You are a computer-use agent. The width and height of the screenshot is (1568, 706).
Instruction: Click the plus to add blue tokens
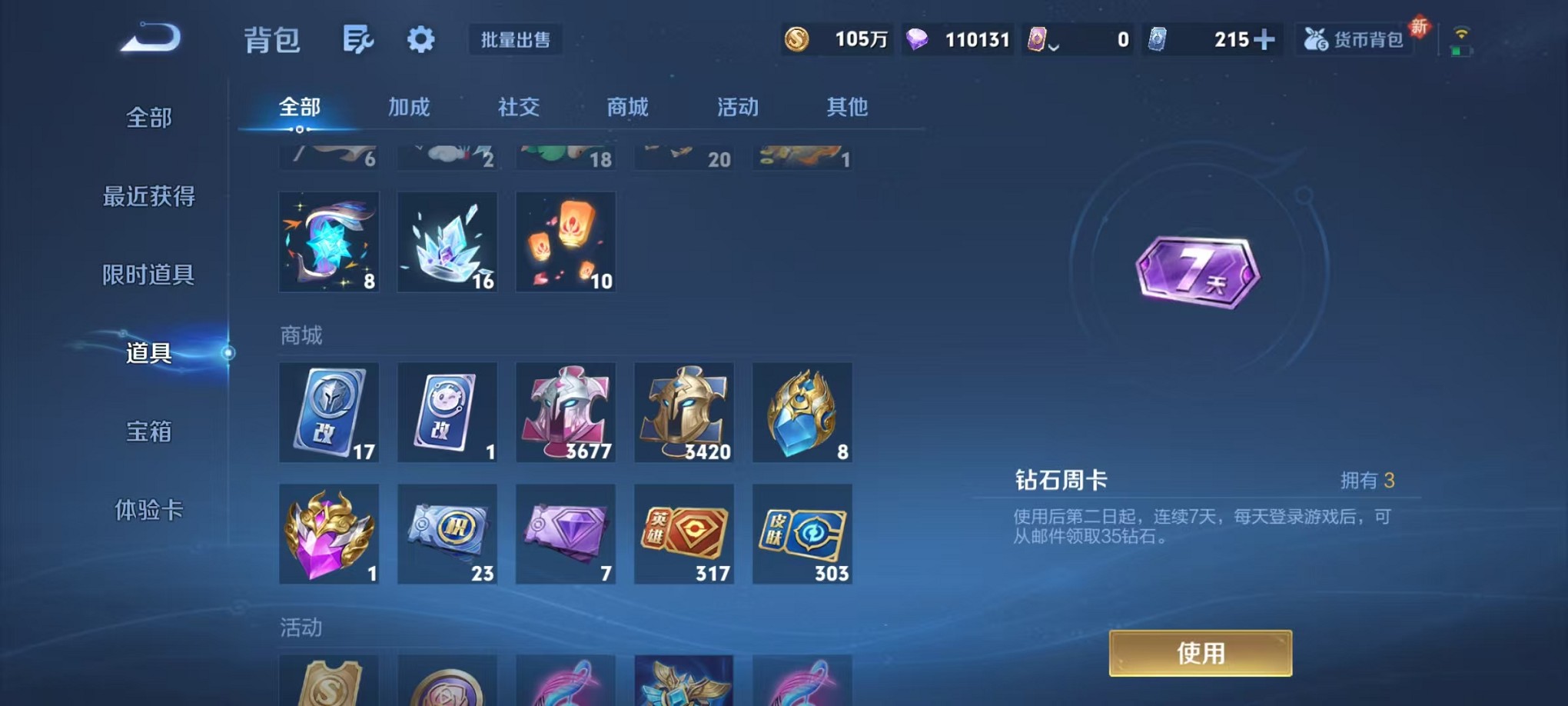click(x=1265, y=39)
